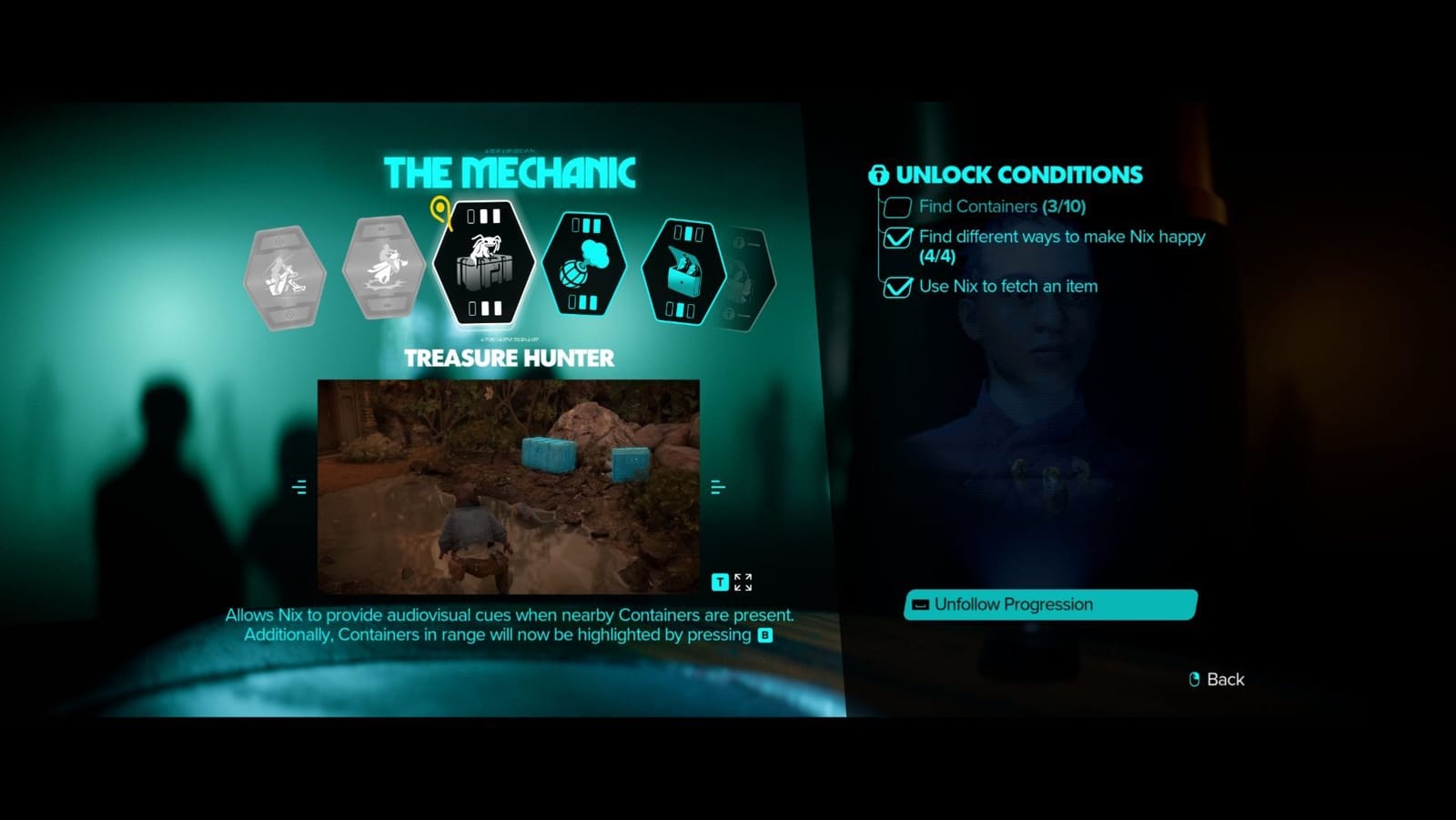1456x820 pixels.
Task: Click the leftmost grayed-out slide ability icon
Action: (x=286, y=275)
